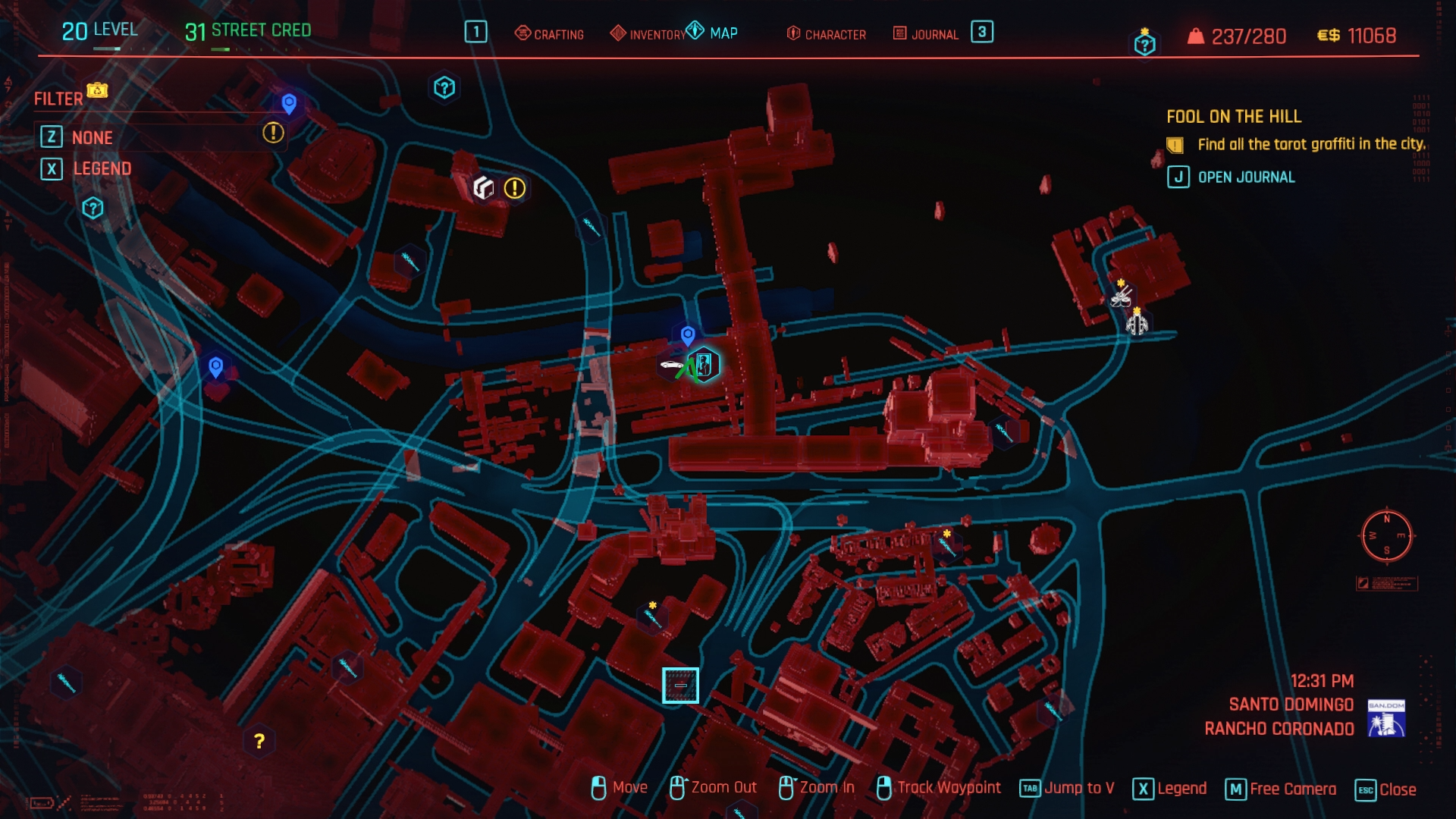Click the square cyan marker on the map
The height and width of the screenshot is (819, 1456).
point(680,686)
